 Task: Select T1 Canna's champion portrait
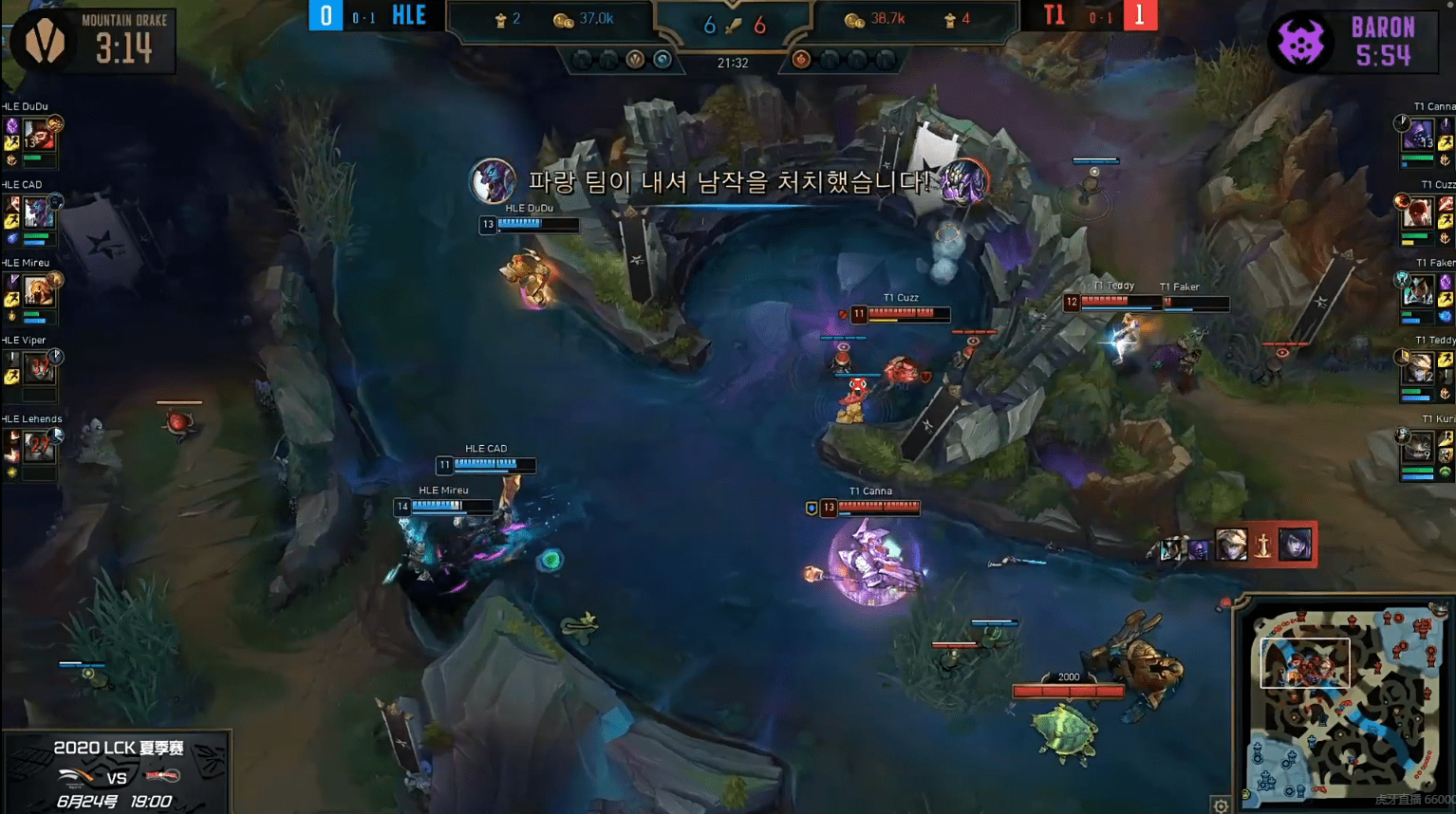point(1418,136)
